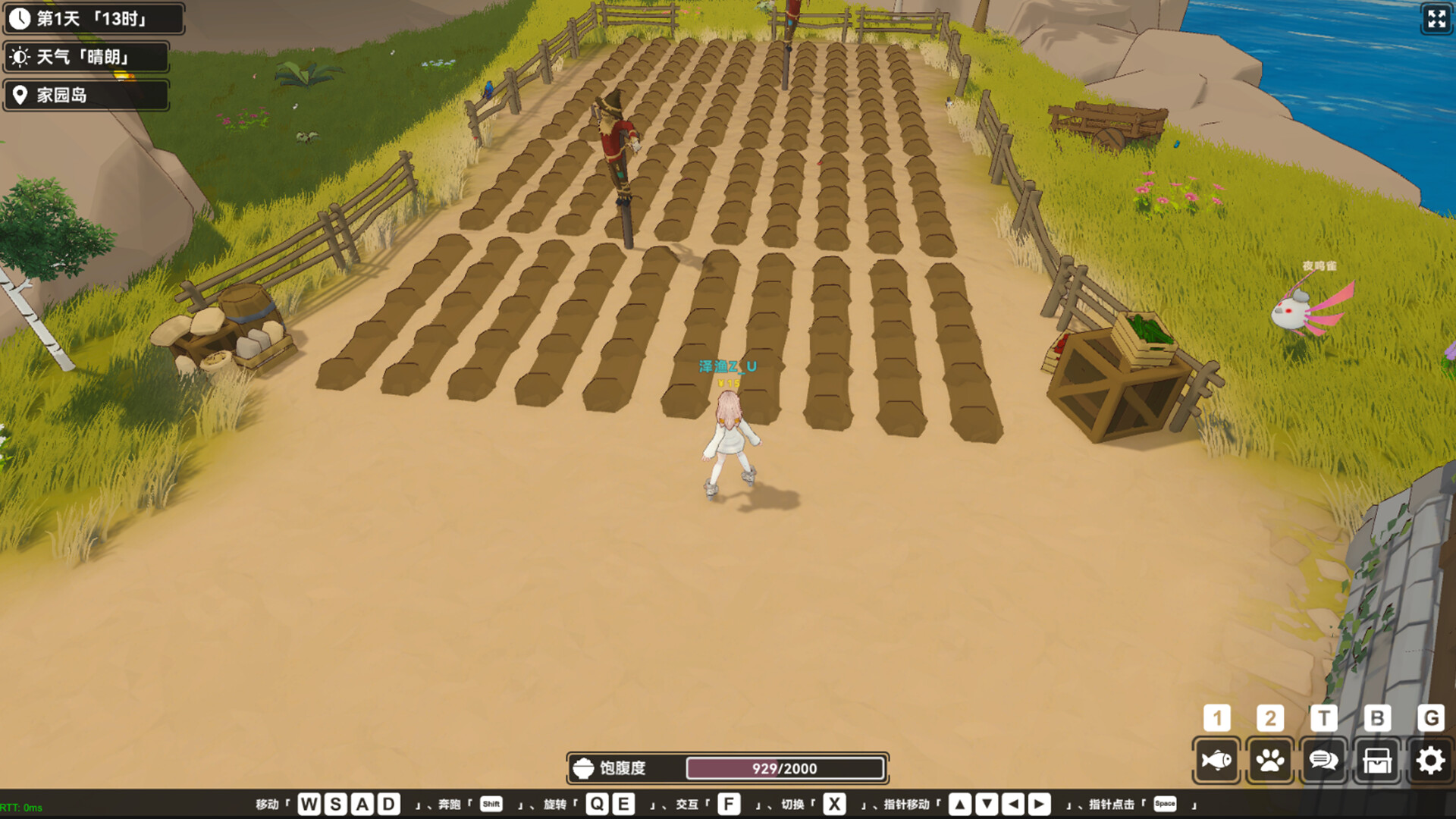Click the clock icon beside 第1天
The height and width of the screenshot is (819, 1456).
(20, 18)
